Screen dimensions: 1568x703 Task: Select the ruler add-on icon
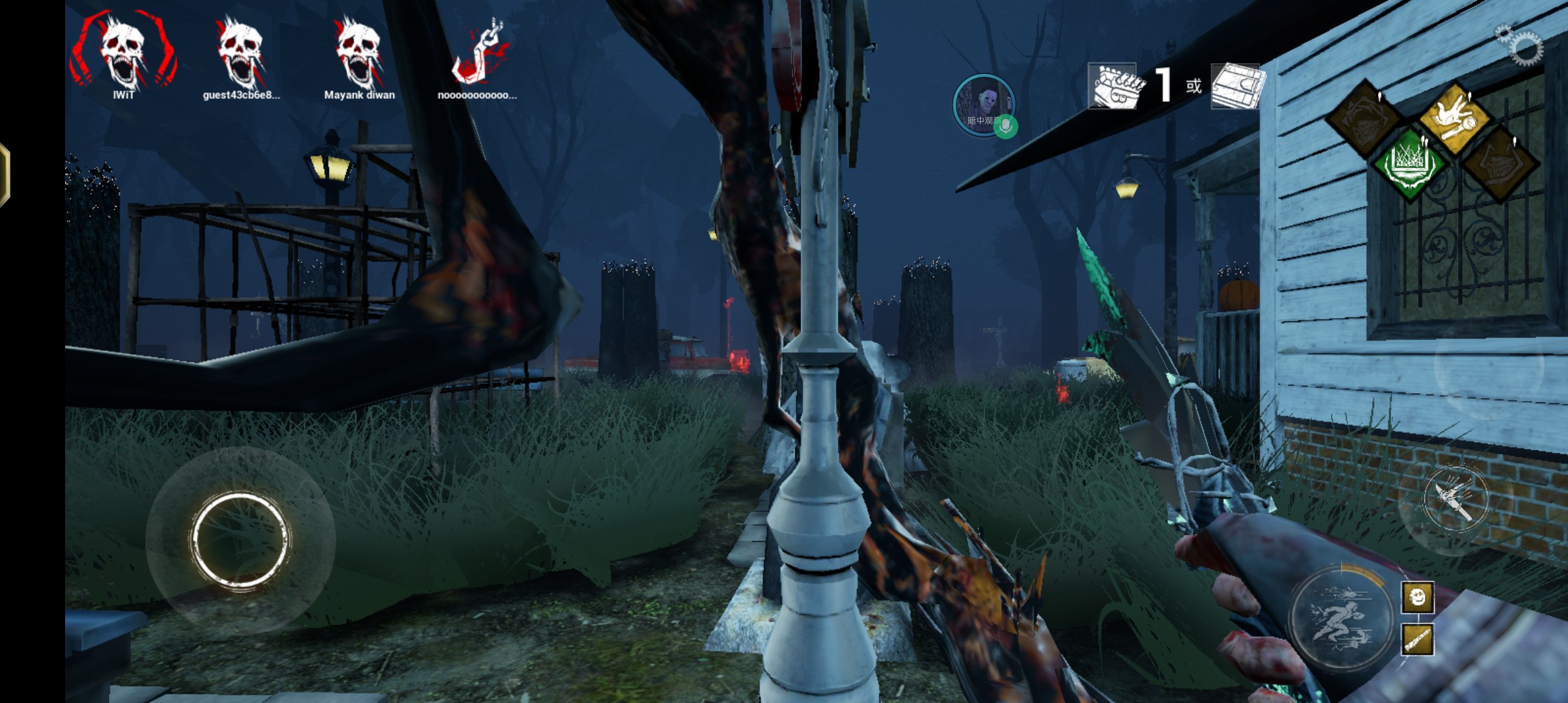coord(1417,639)
